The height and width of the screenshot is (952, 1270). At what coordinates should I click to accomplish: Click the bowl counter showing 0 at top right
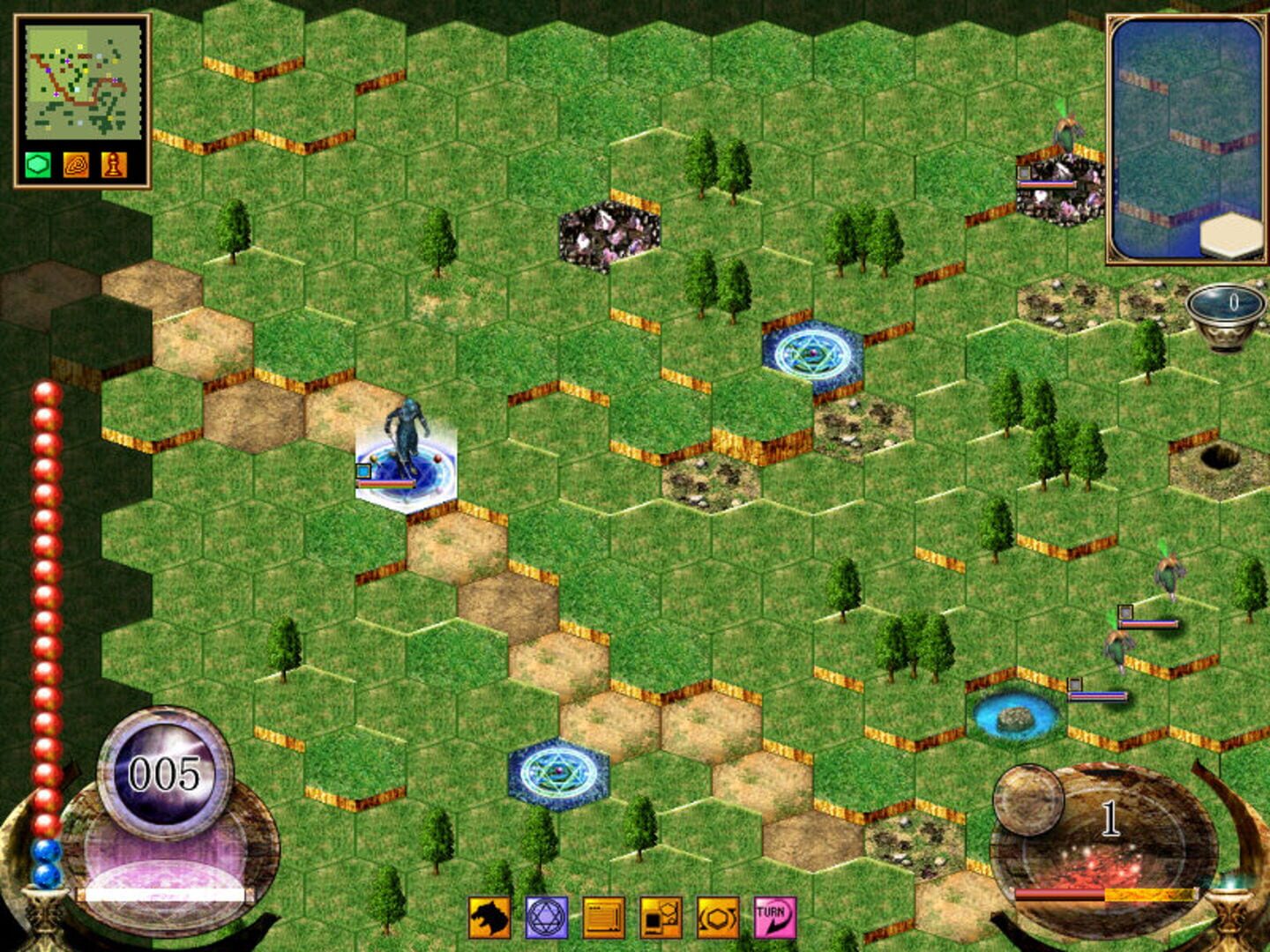tap(1228, 307)
